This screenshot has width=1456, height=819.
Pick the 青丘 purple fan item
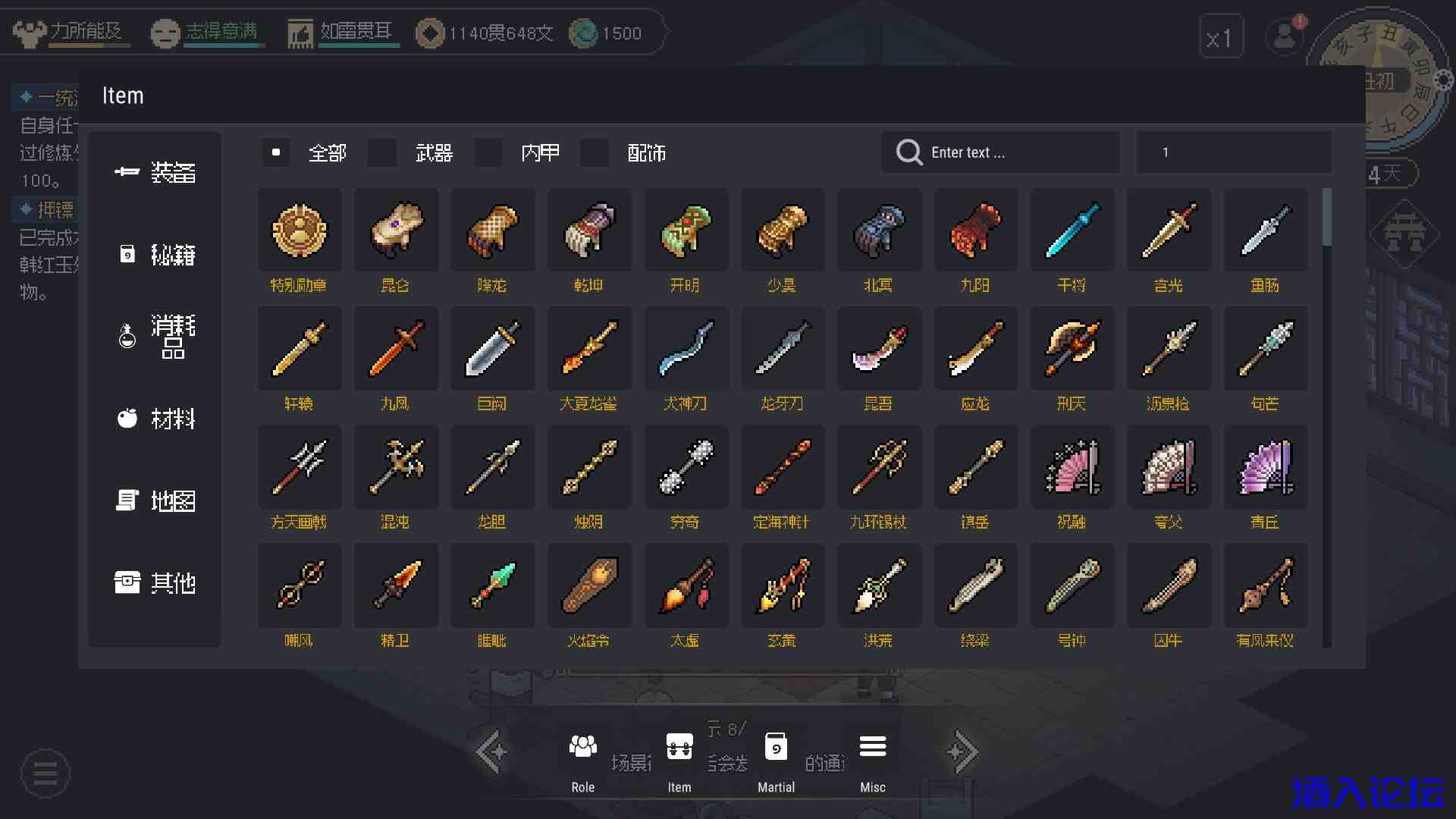[1265, 467]
